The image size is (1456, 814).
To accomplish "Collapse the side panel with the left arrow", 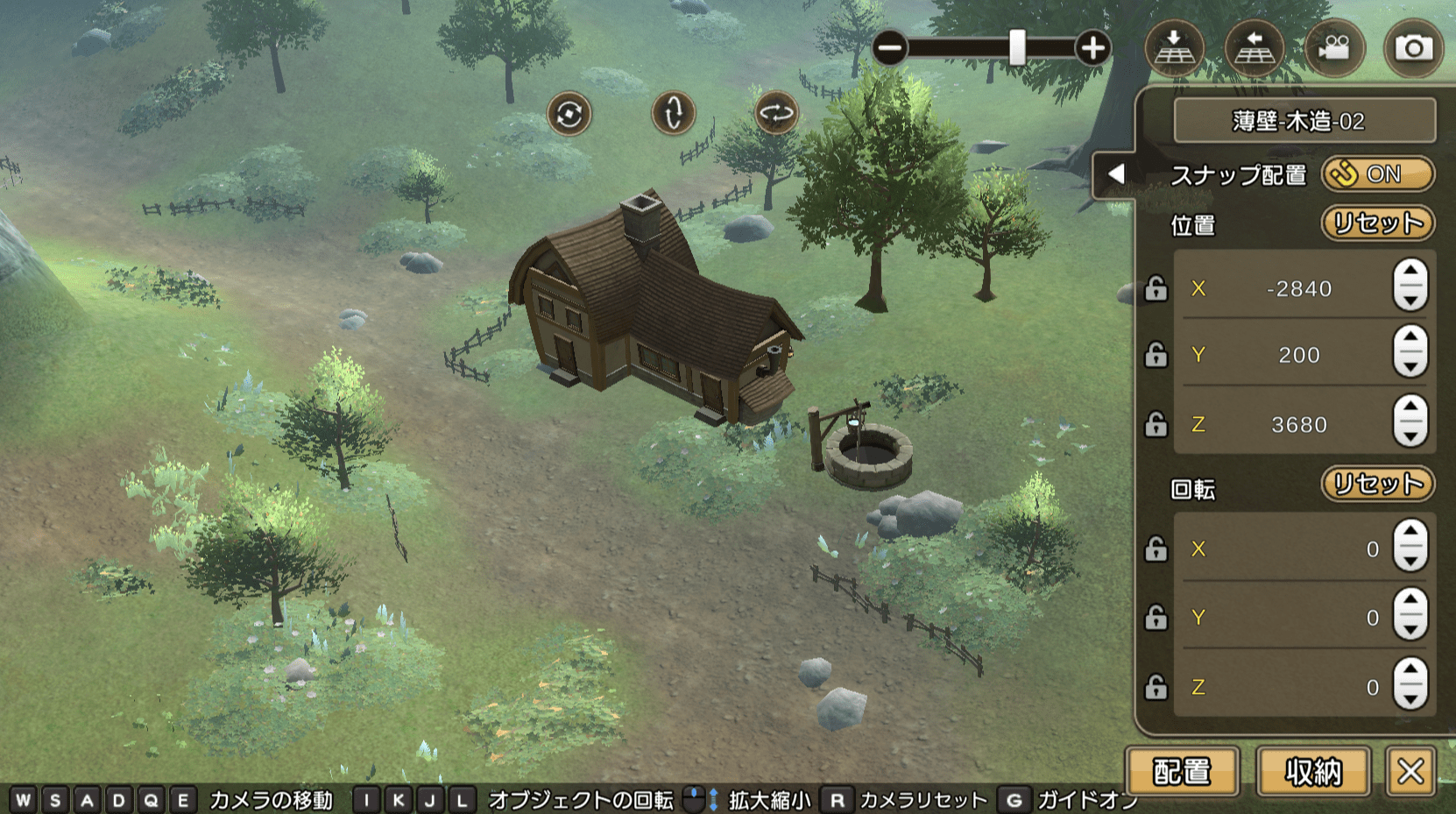I will (x=1115, y=174).
